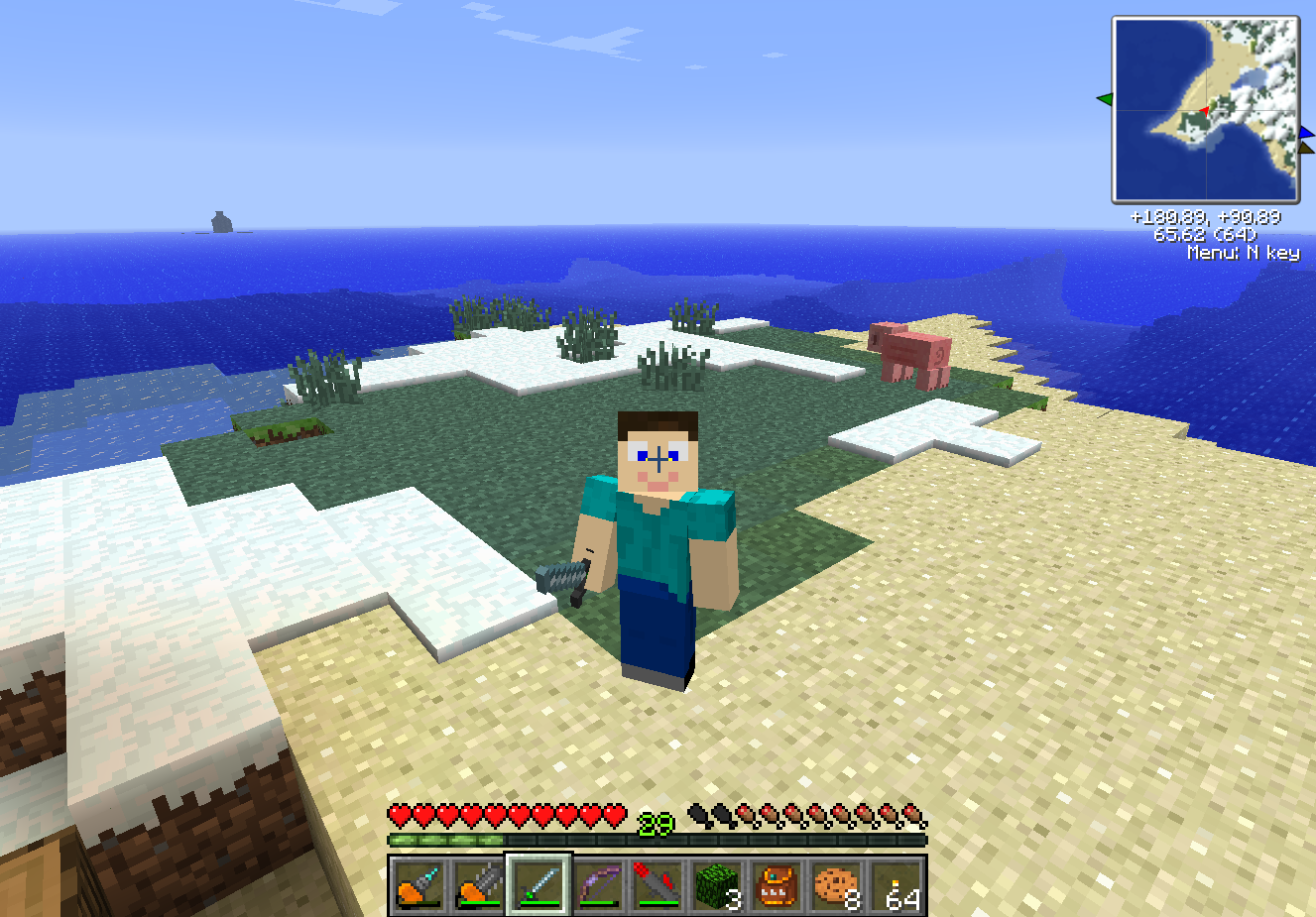
Task: Click the green waypoint arrow left of the minimap
Action: click(x=1106, y=99)
